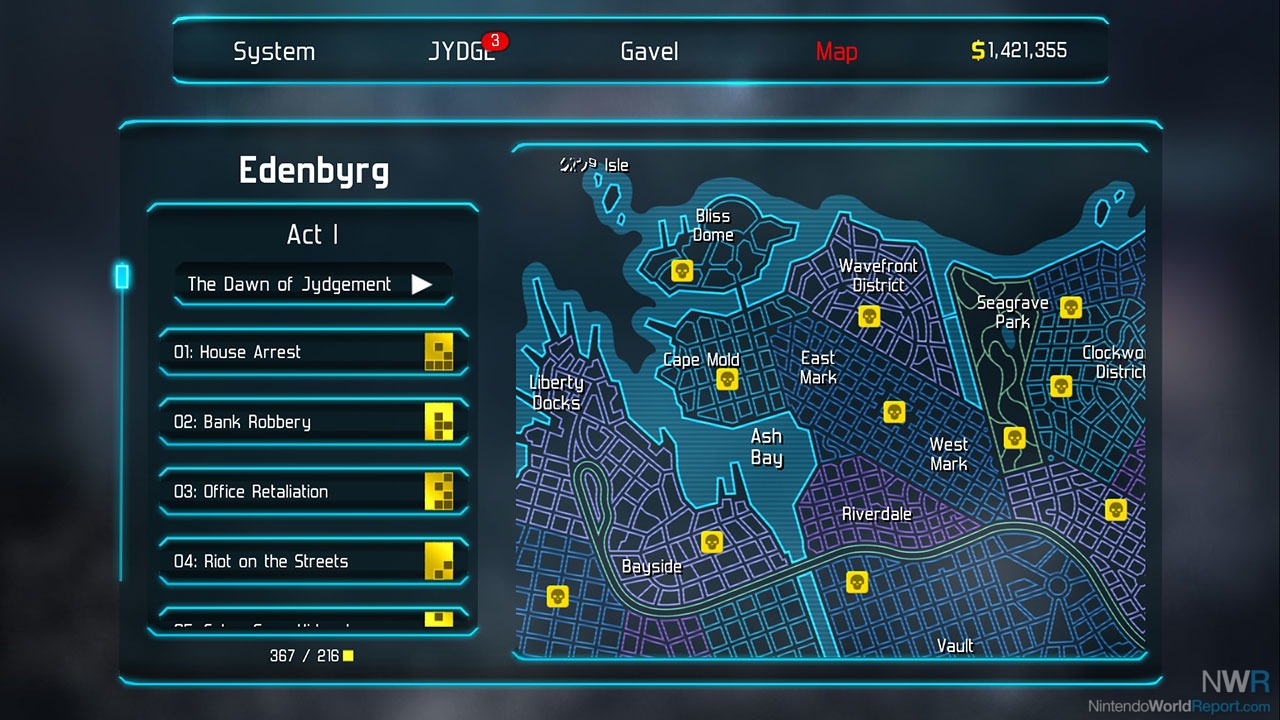Screen dimensions: 1280x720
Task: Open the East Mark skull marker
Action: (x=894, y=411)
